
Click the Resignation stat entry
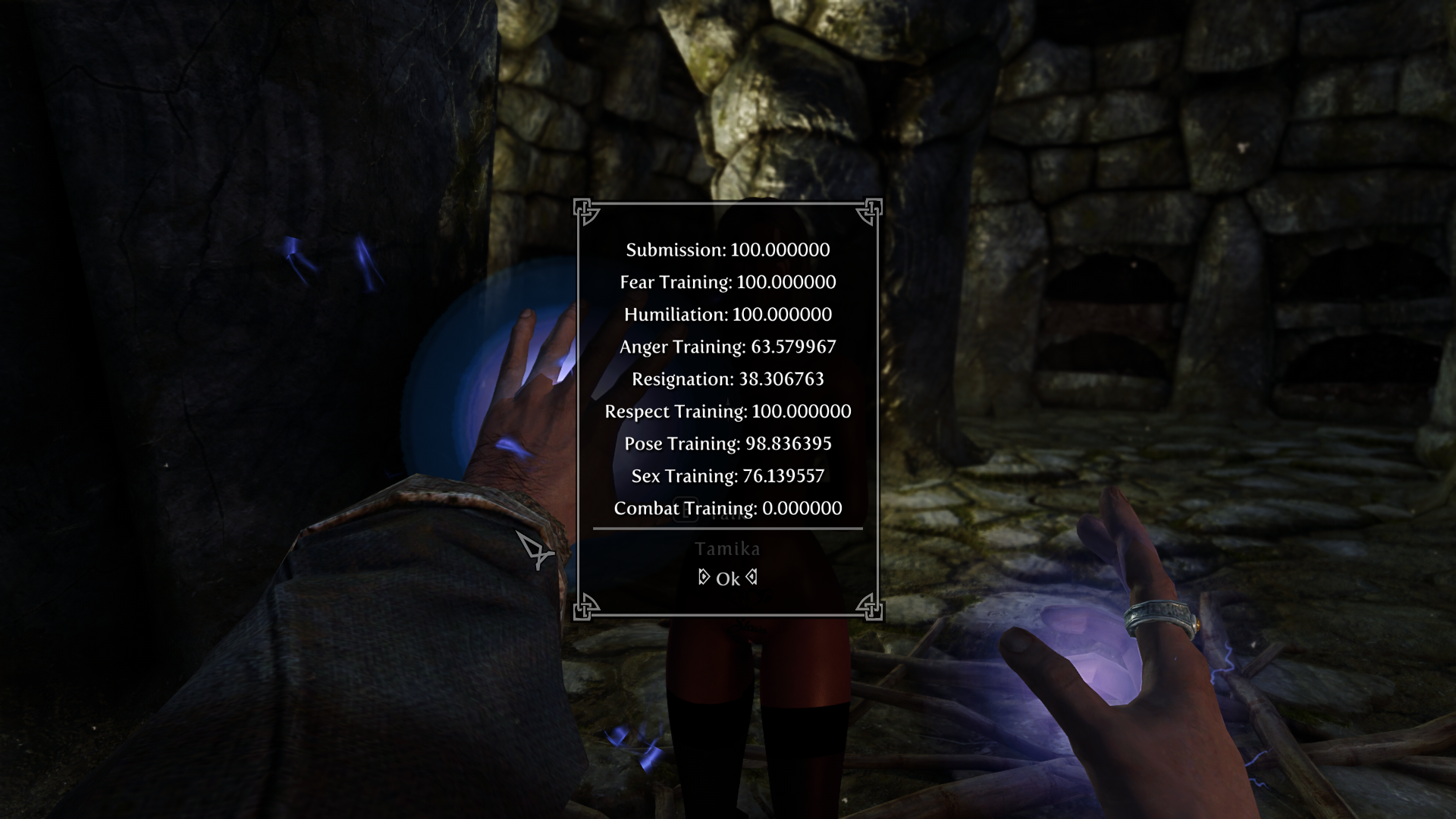pos(726,378)
